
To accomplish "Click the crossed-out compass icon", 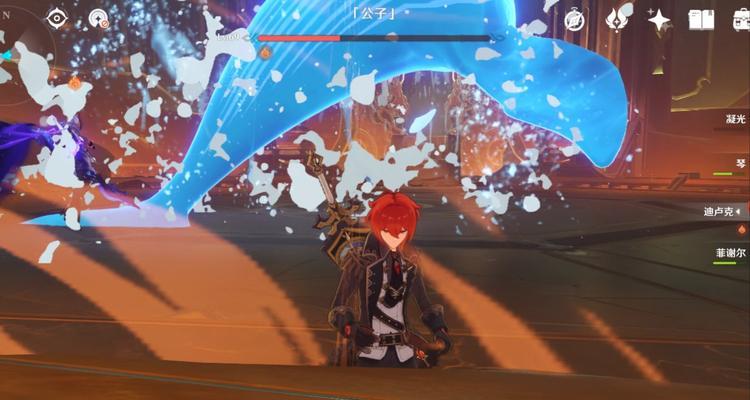I will pyautogui.click(x=575, y=19).
